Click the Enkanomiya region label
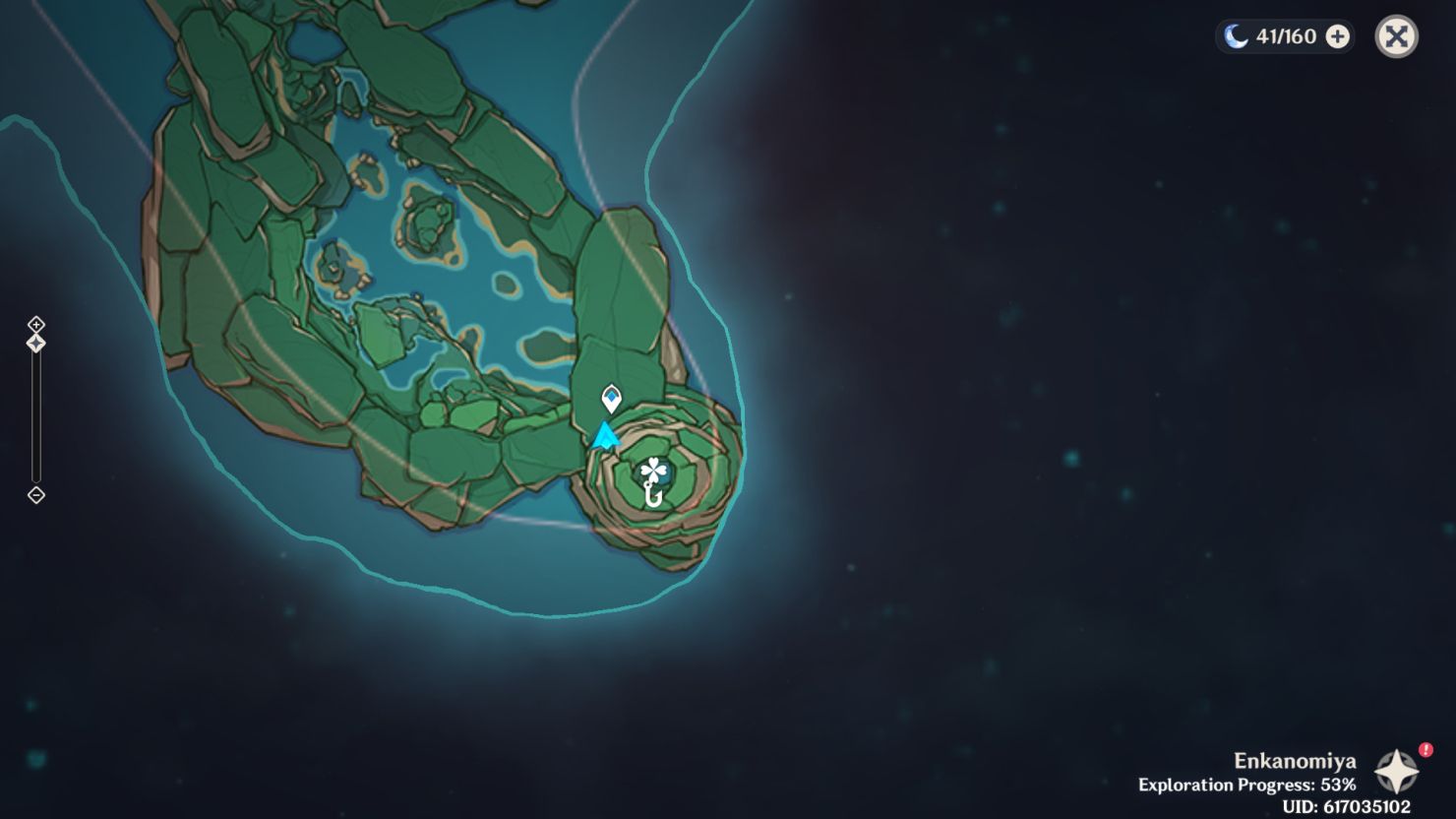 click(x=1295, y=761)
